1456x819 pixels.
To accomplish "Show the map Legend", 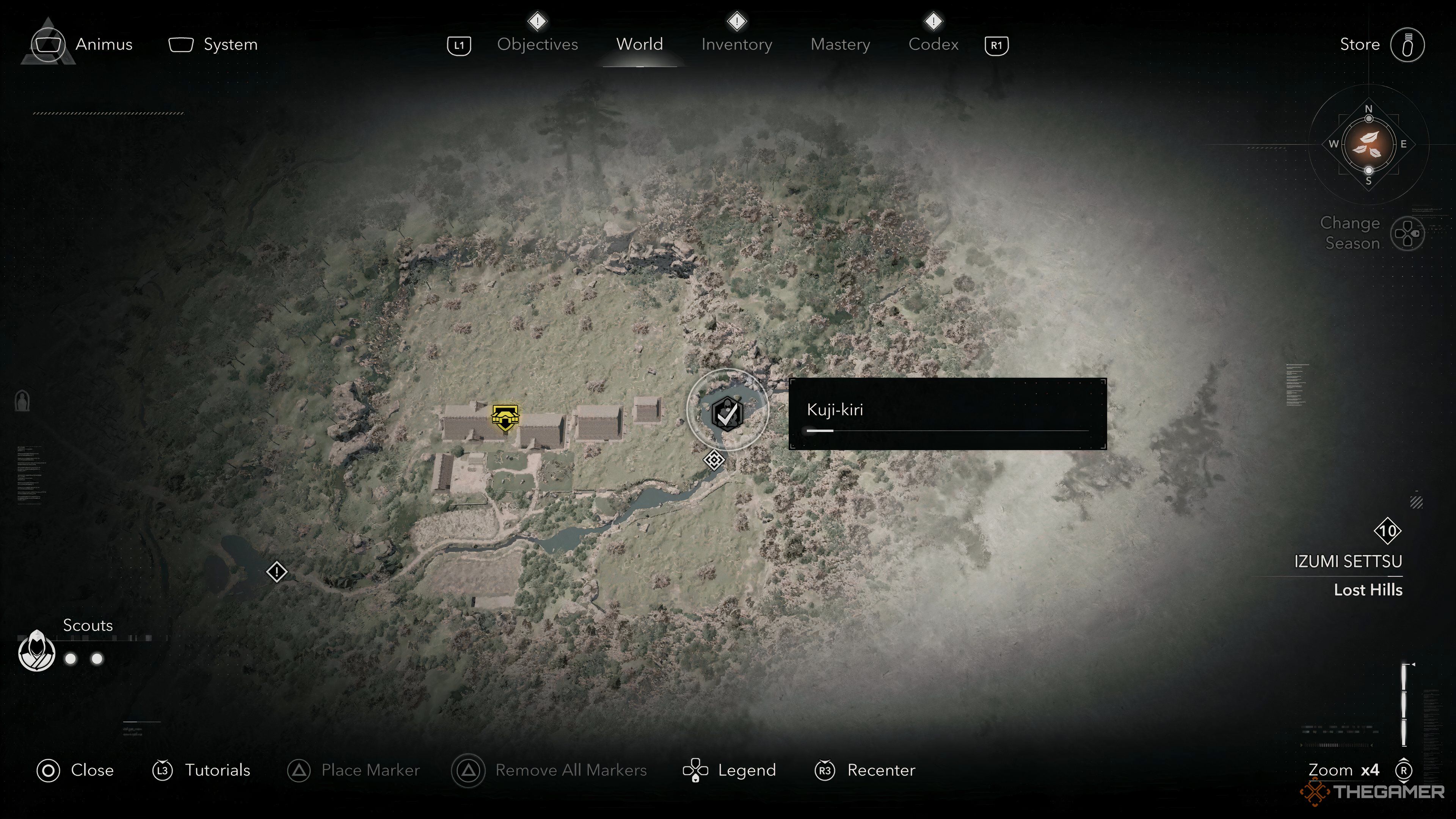I will 729,770.
